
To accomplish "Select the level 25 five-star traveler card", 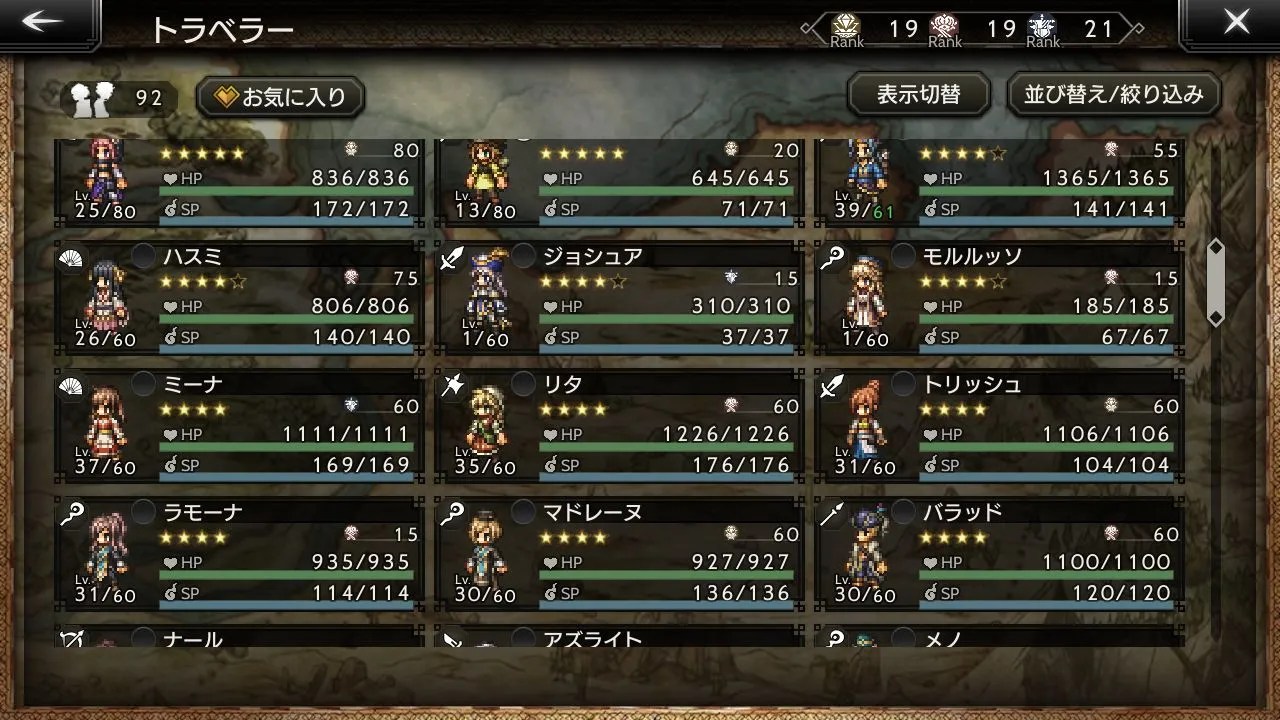I will tap(238, 182).
